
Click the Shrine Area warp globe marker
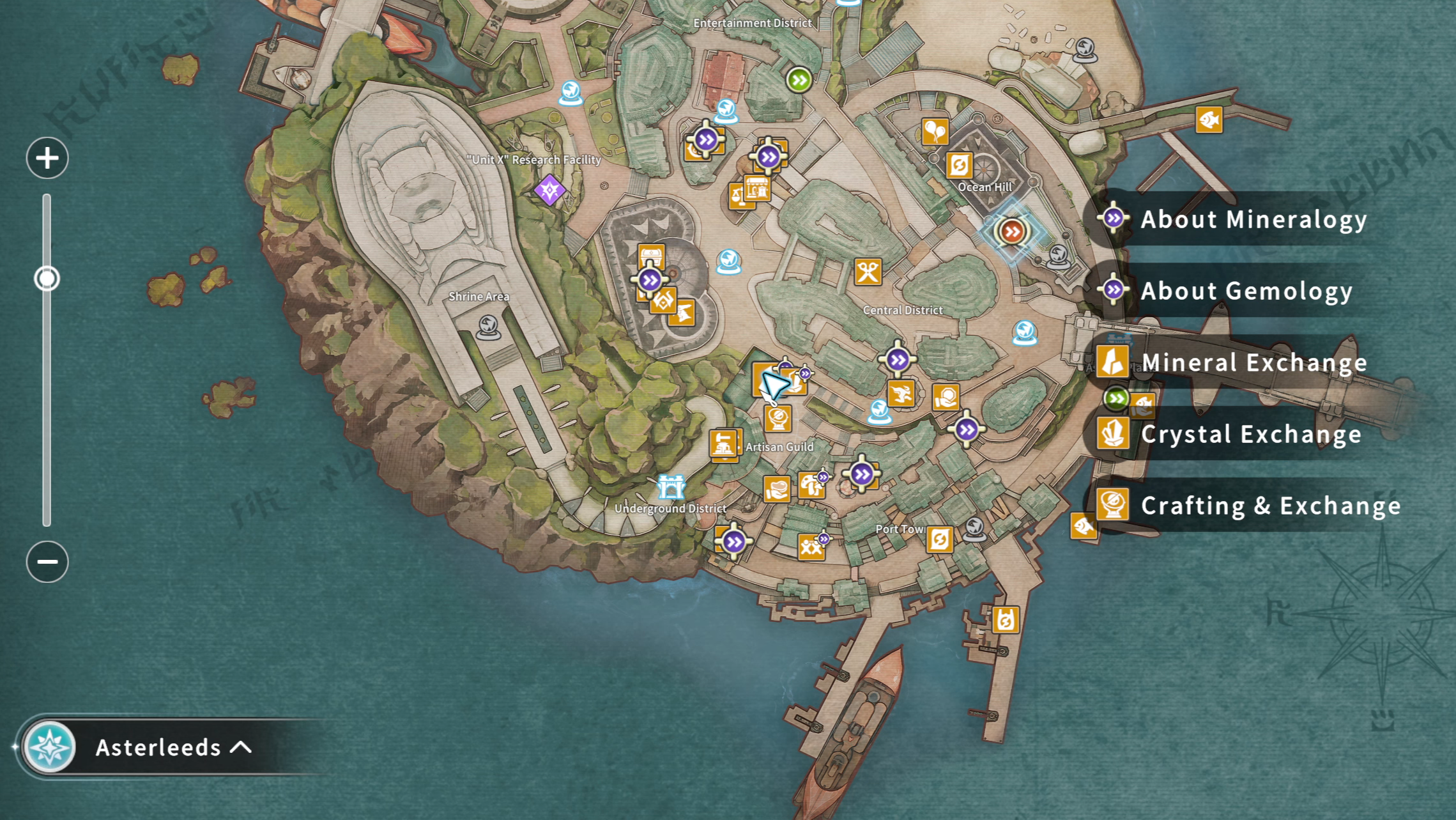pyautogui.click(x=489, y=327)
